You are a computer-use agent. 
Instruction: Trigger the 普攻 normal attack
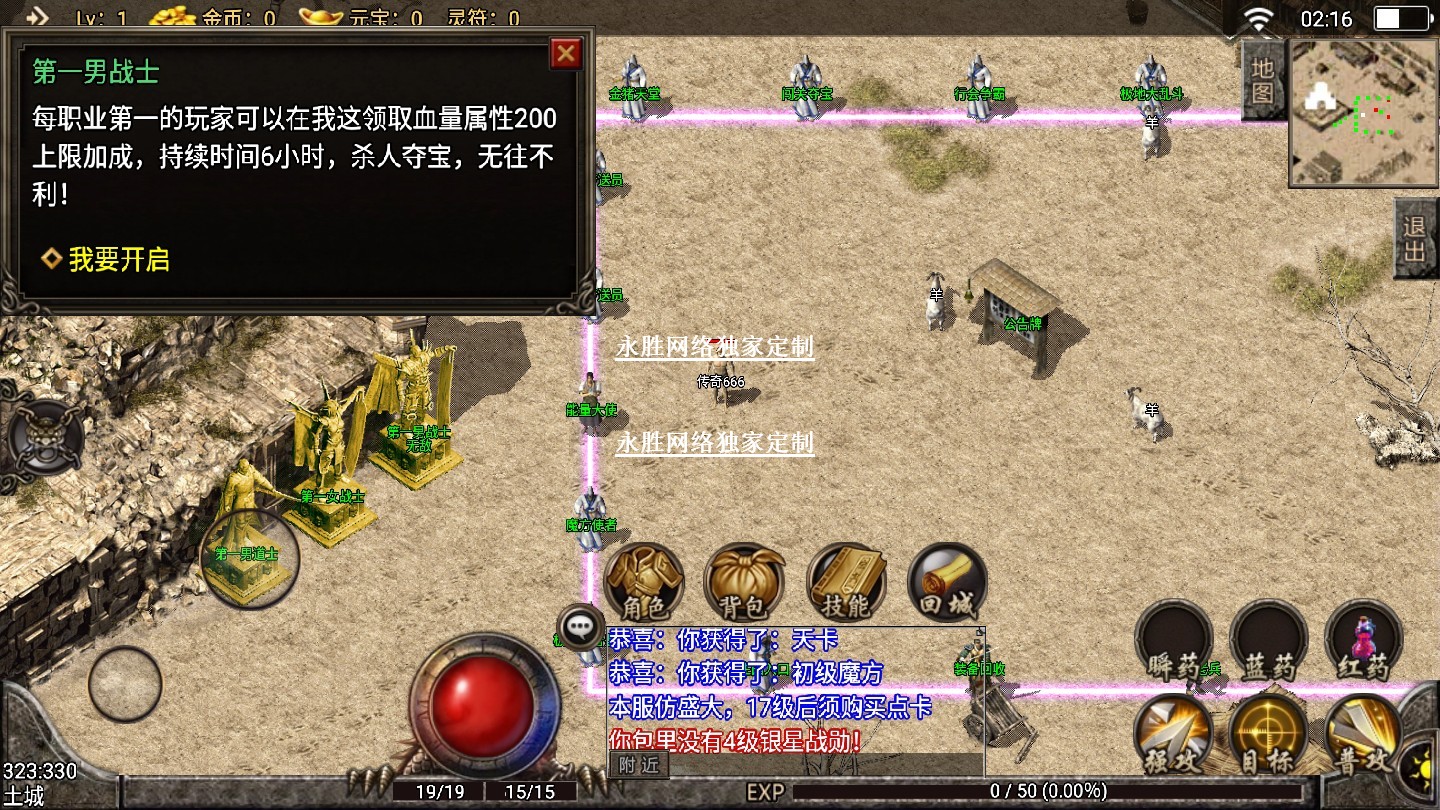pyautogui.click(x=1363, y=735)
